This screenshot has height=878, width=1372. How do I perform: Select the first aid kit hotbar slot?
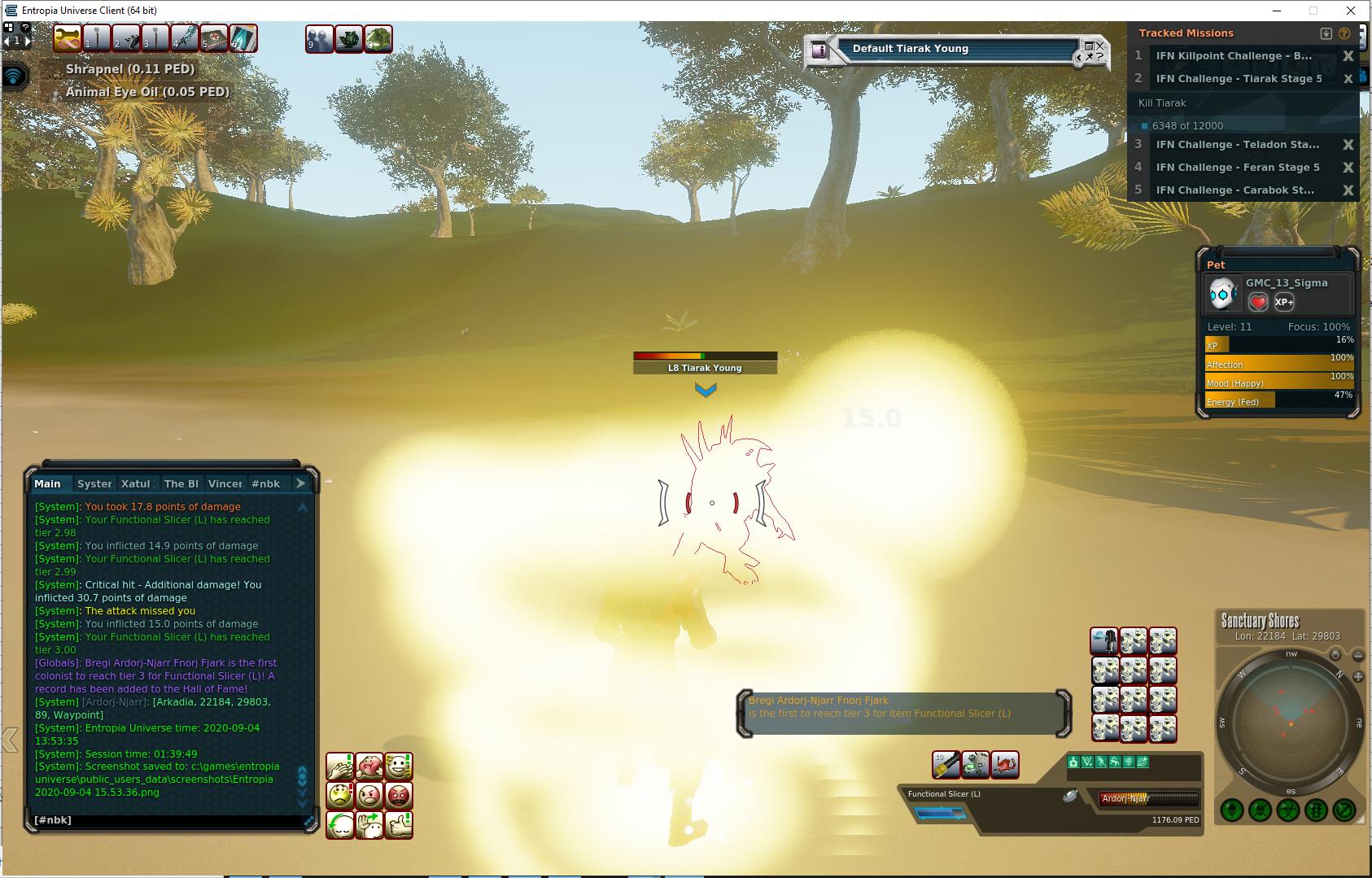[213, 38]
